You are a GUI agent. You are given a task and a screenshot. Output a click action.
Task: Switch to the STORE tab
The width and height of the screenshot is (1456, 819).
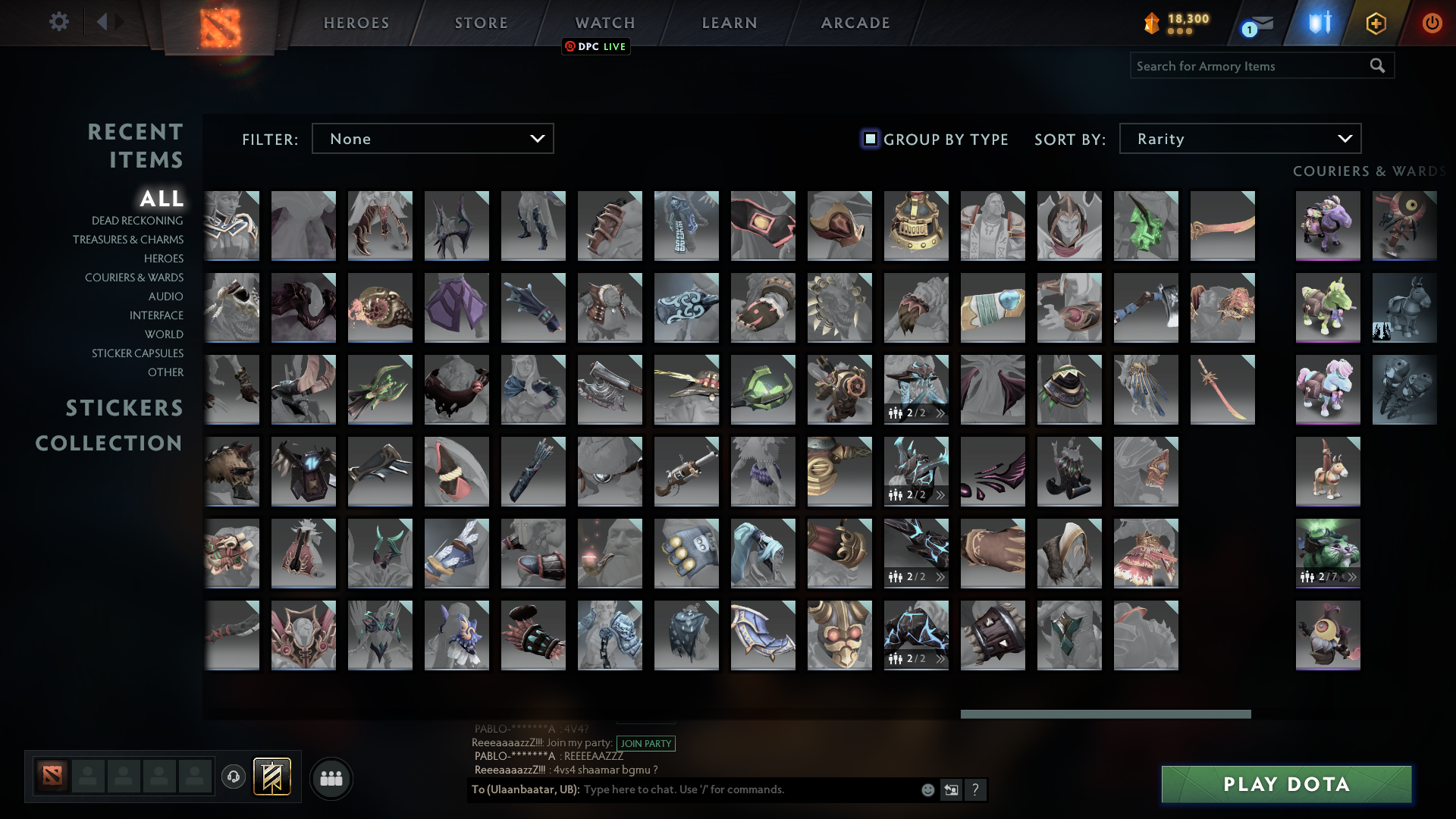pyautogui.click(x=481, y=22)
